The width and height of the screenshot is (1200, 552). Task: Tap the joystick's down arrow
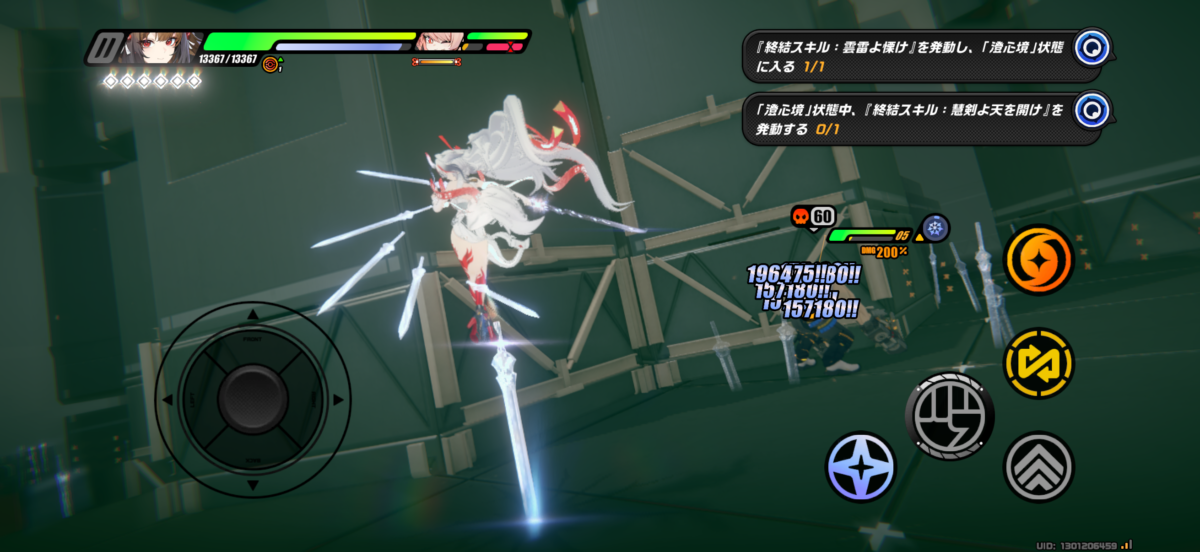[252, 485]
